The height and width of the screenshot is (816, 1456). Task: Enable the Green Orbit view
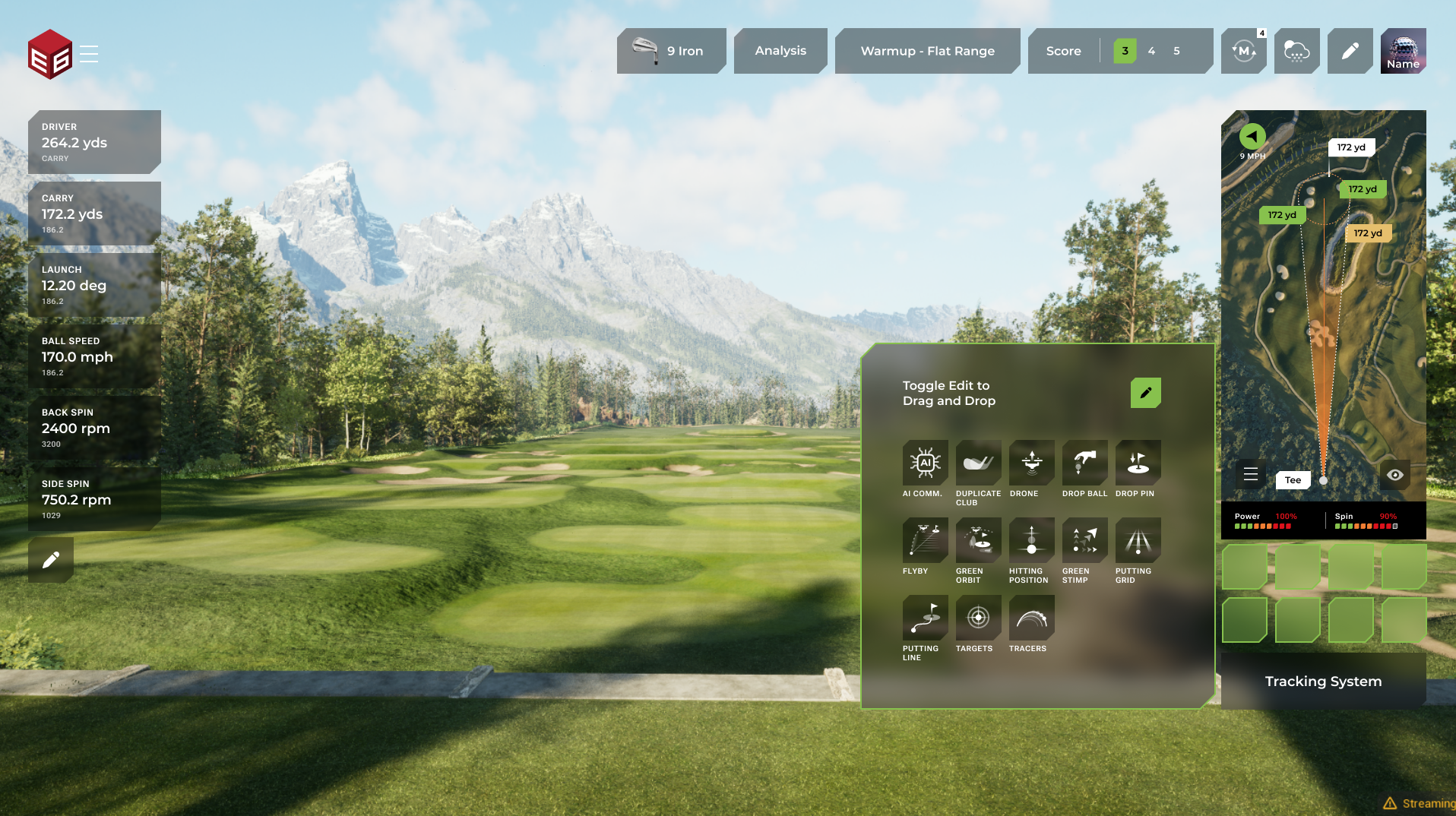click(978, 540)
